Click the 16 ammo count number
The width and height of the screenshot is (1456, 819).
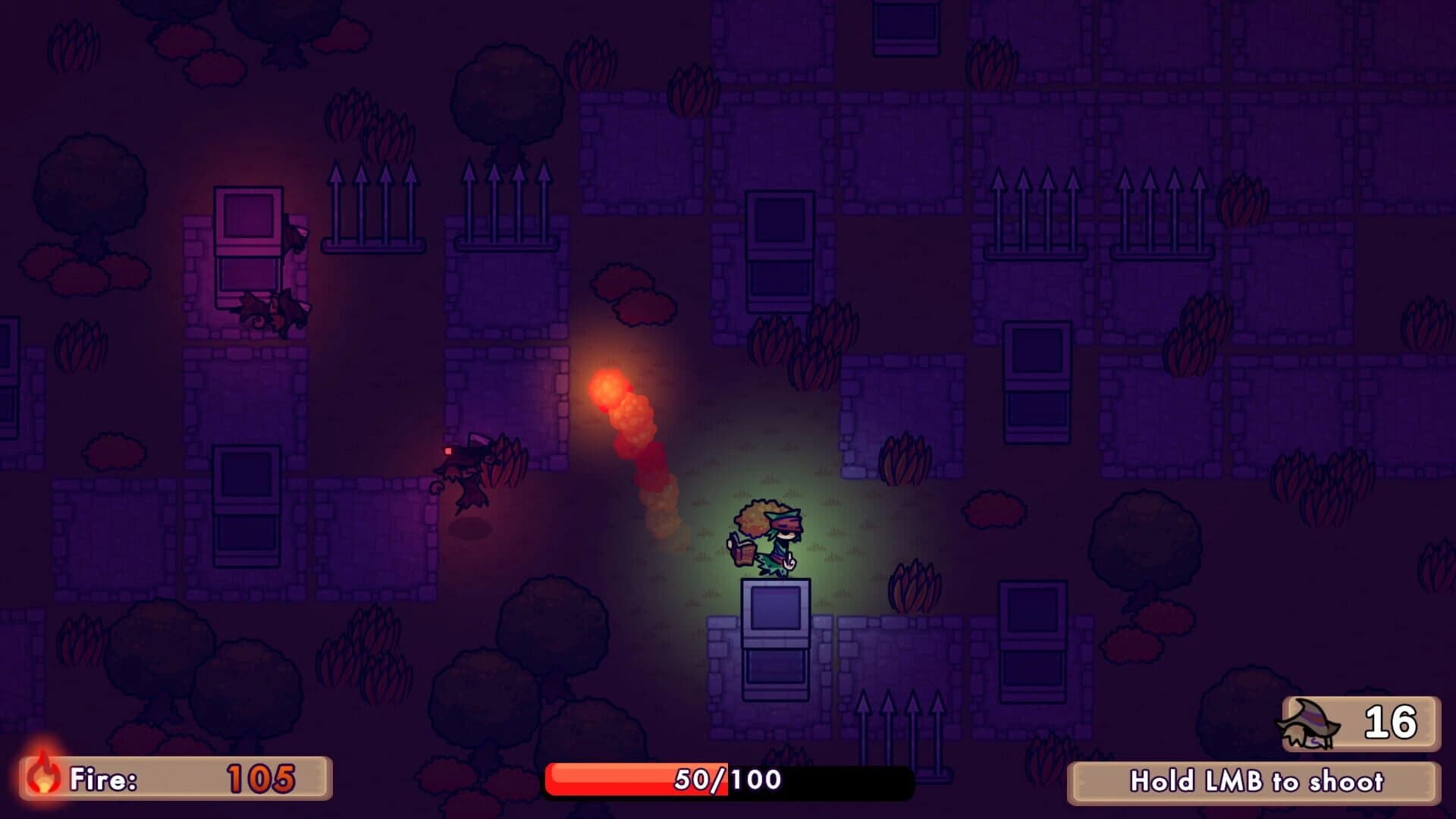(x=1392, y=722)
